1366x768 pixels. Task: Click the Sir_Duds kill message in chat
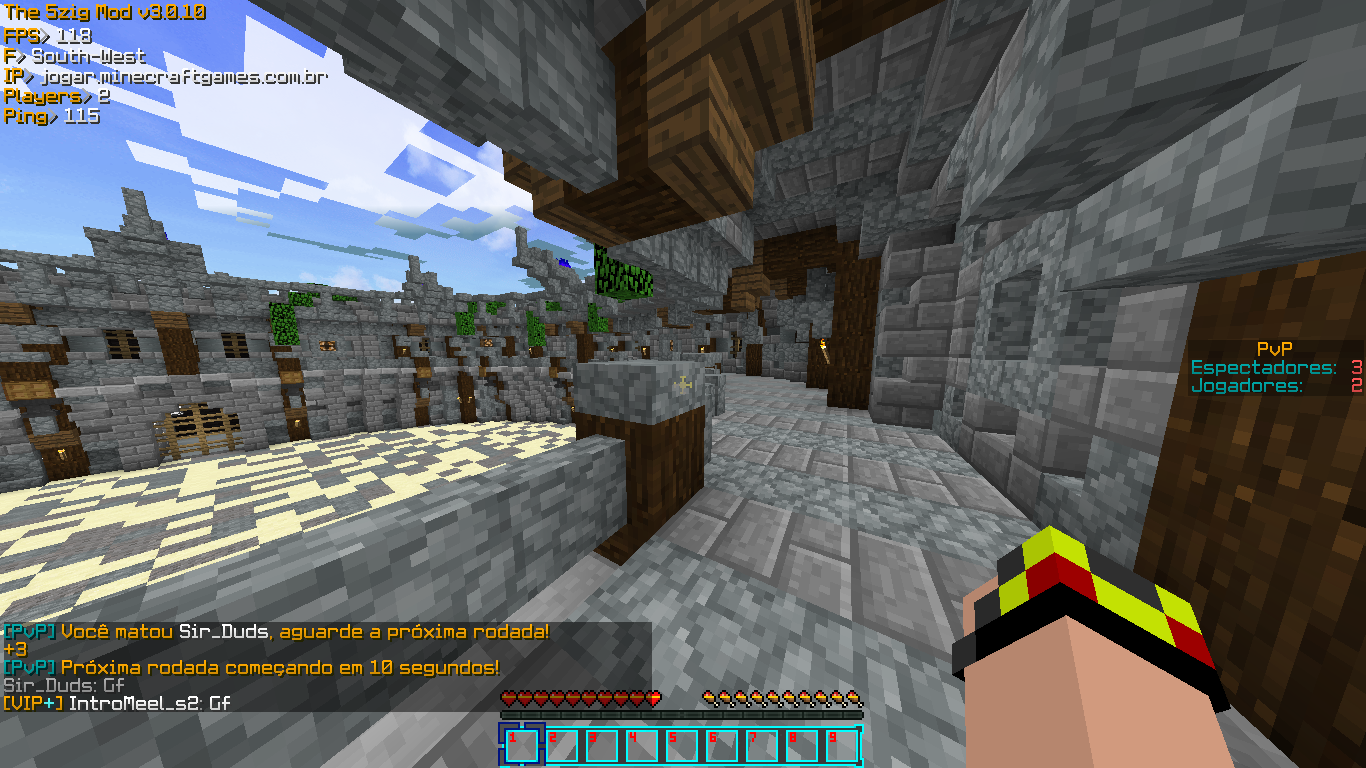tap(276, 632)
